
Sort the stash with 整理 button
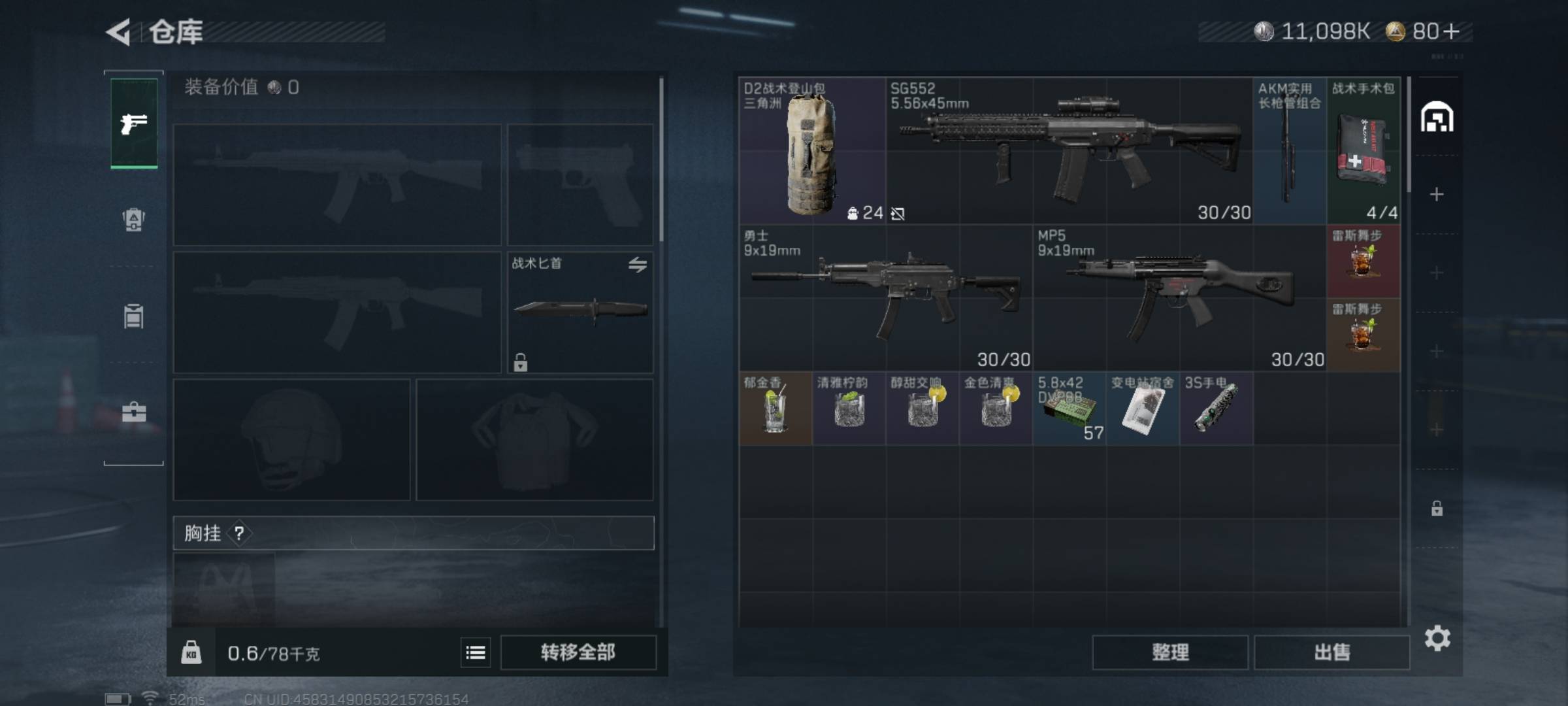pyautogui.click(x=1170, y=652)
